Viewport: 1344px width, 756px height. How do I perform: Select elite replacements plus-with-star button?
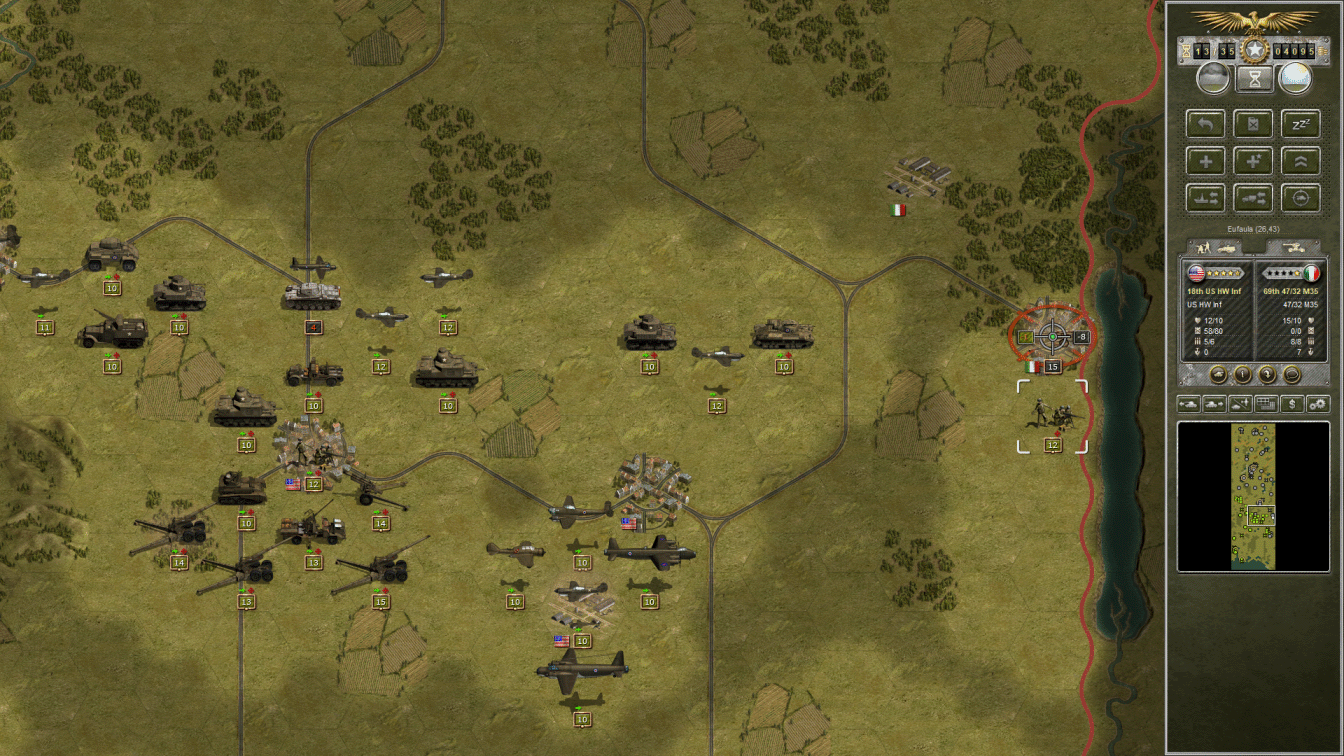pyautogui.click(x=1253, y=160)
